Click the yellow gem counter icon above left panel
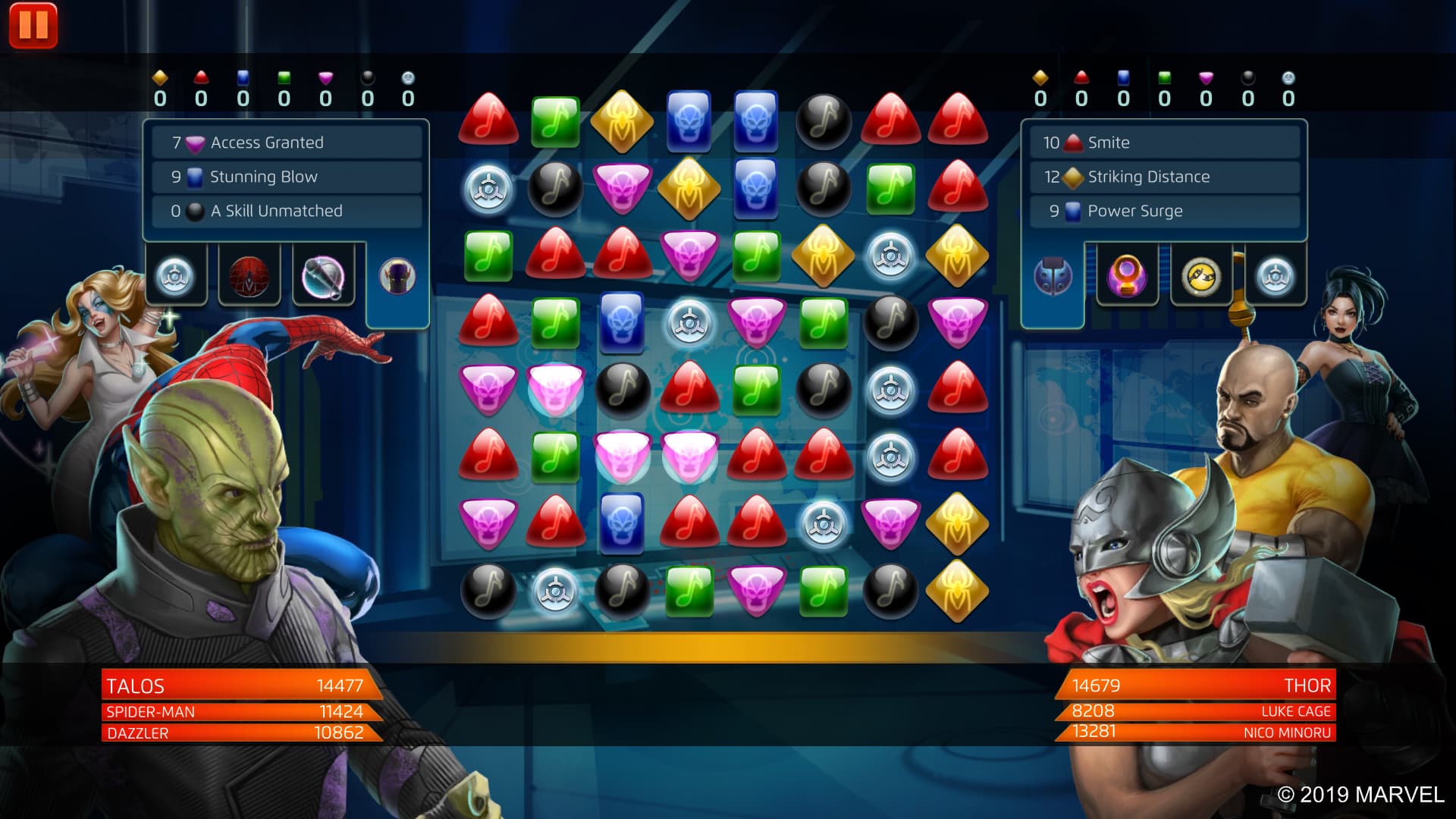The height and width of the screenshot is (819, 1456). point(158,76)
